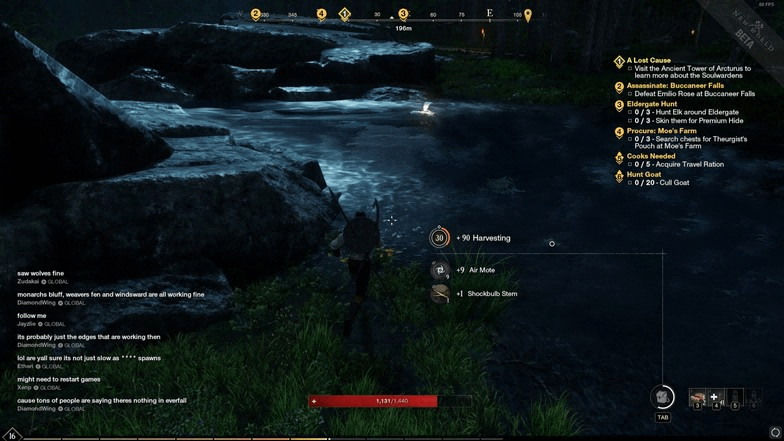784x441 pixels.
Task: Click the "Procure: Moe's Farm" quest entry
Action: pyautogui.click(x=661, y=131)
